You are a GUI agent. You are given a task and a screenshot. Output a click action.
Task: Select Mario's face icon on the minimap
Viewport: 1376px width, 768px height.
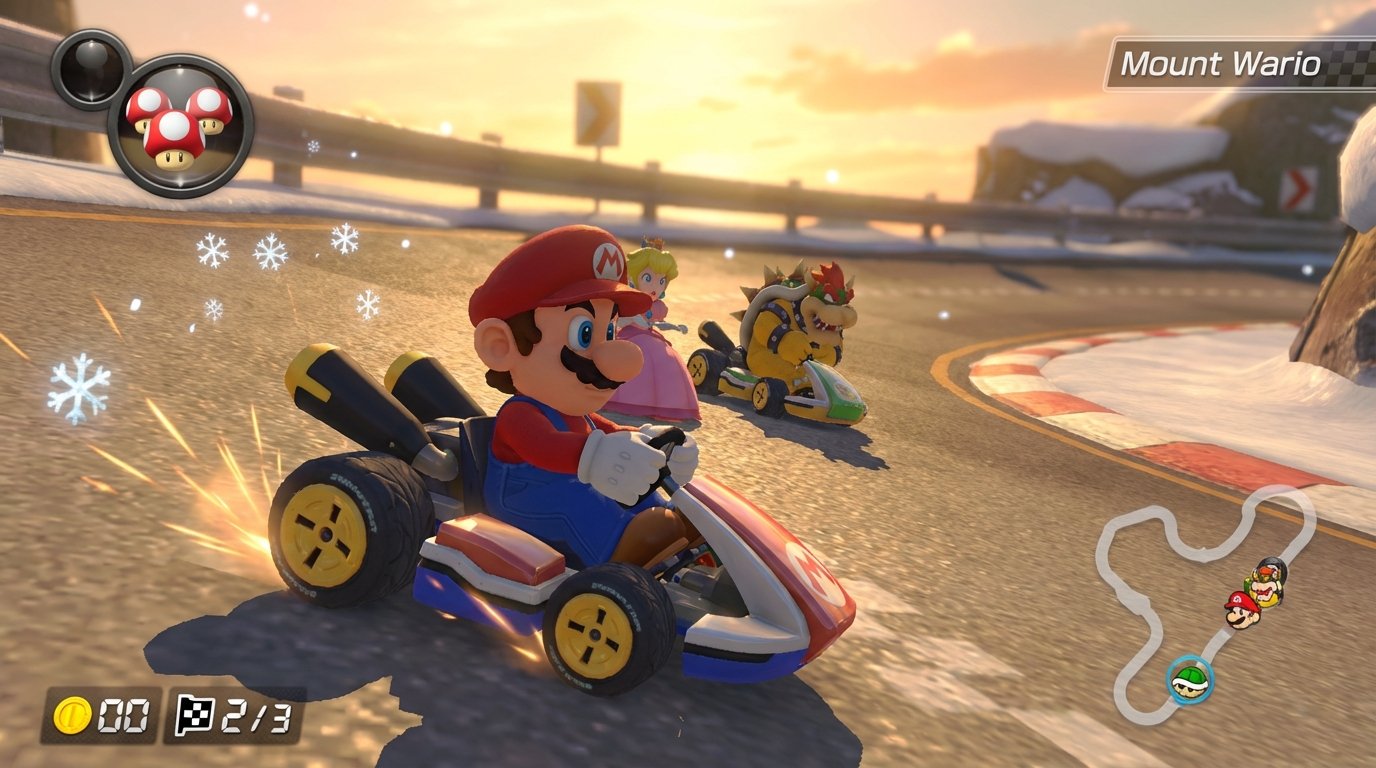pos(1240,614)
